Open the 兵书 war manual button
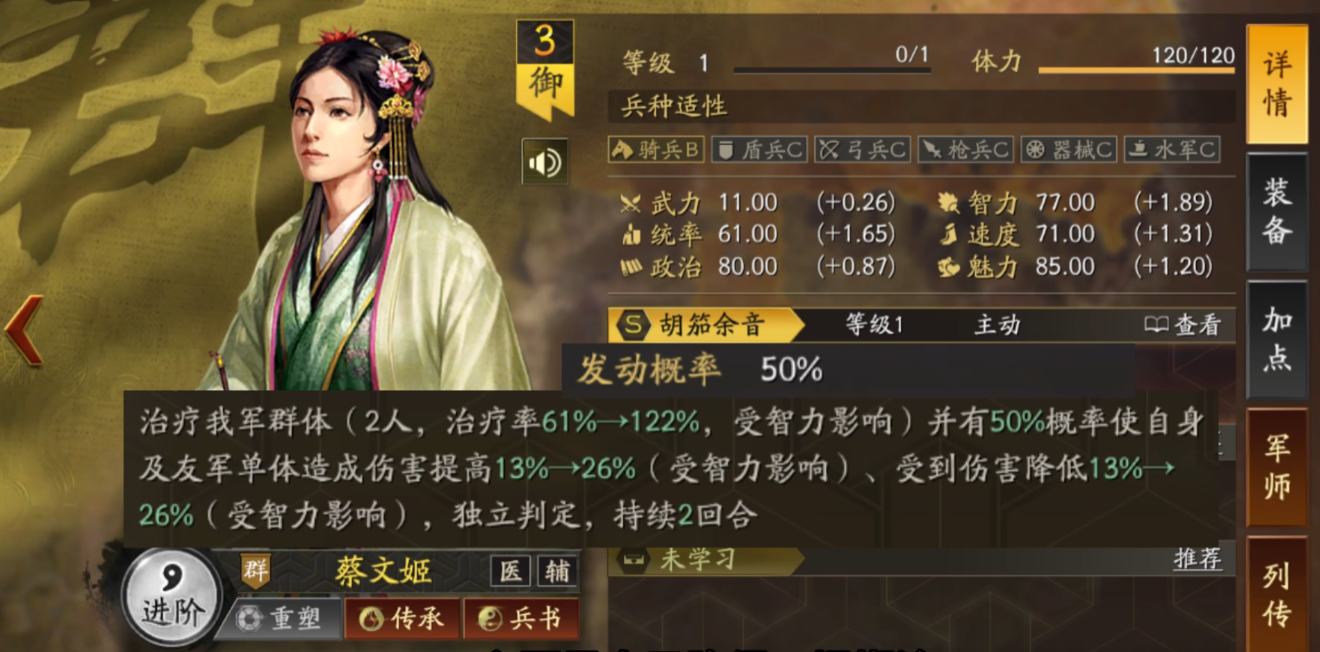Screen dimensions: 1320x652 pos(521,619)
